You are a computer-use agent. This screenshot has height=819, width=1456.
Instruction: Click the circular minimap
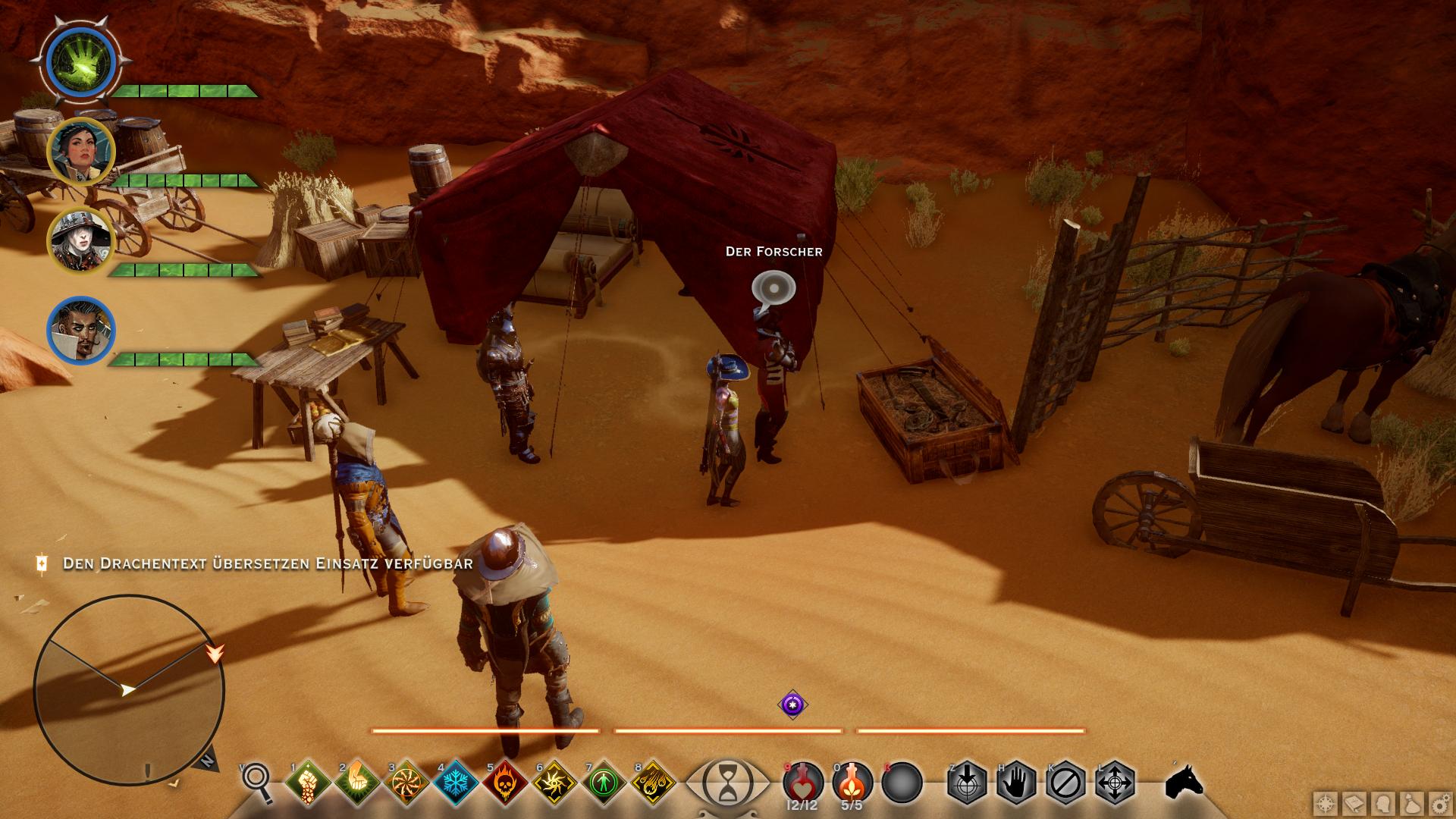tap(129, 689)
